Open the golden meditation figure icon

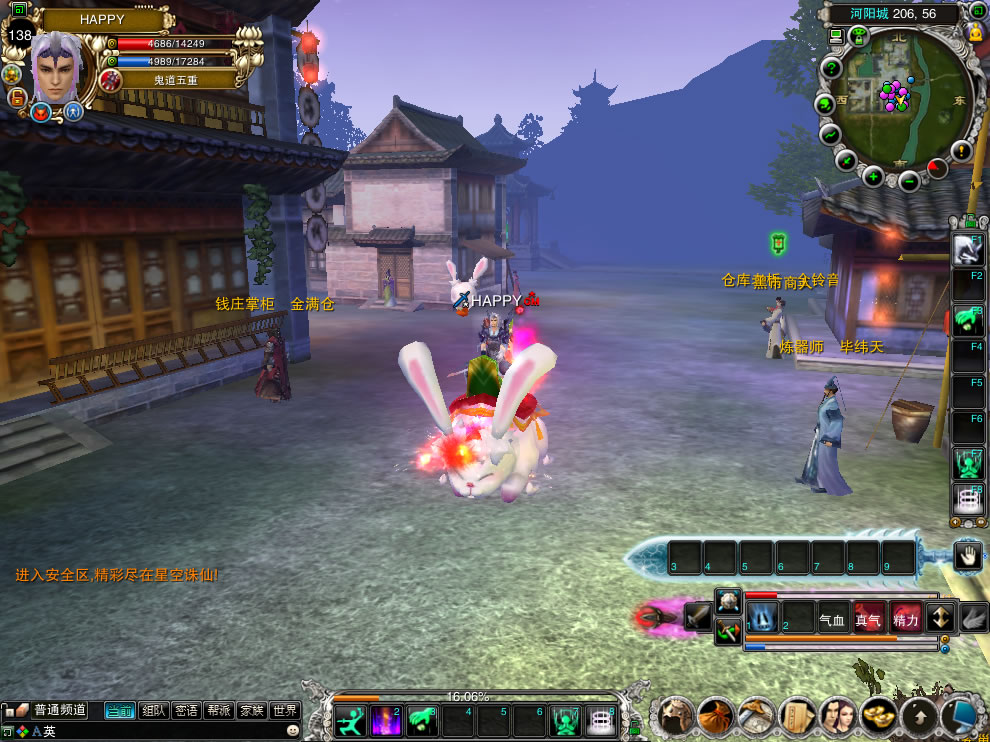point(976,31)
